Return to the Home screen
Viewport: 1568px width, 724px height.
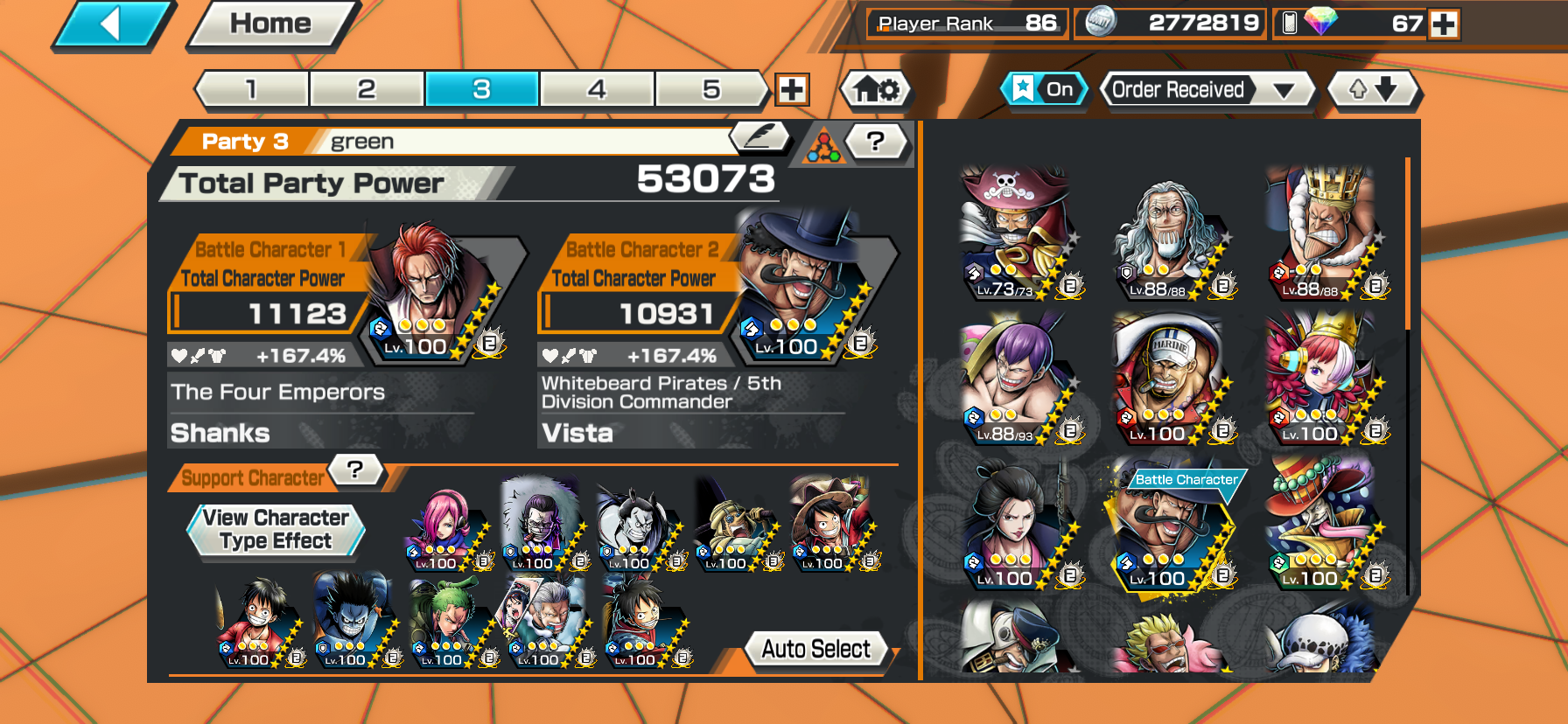click(x=271, y=24)
